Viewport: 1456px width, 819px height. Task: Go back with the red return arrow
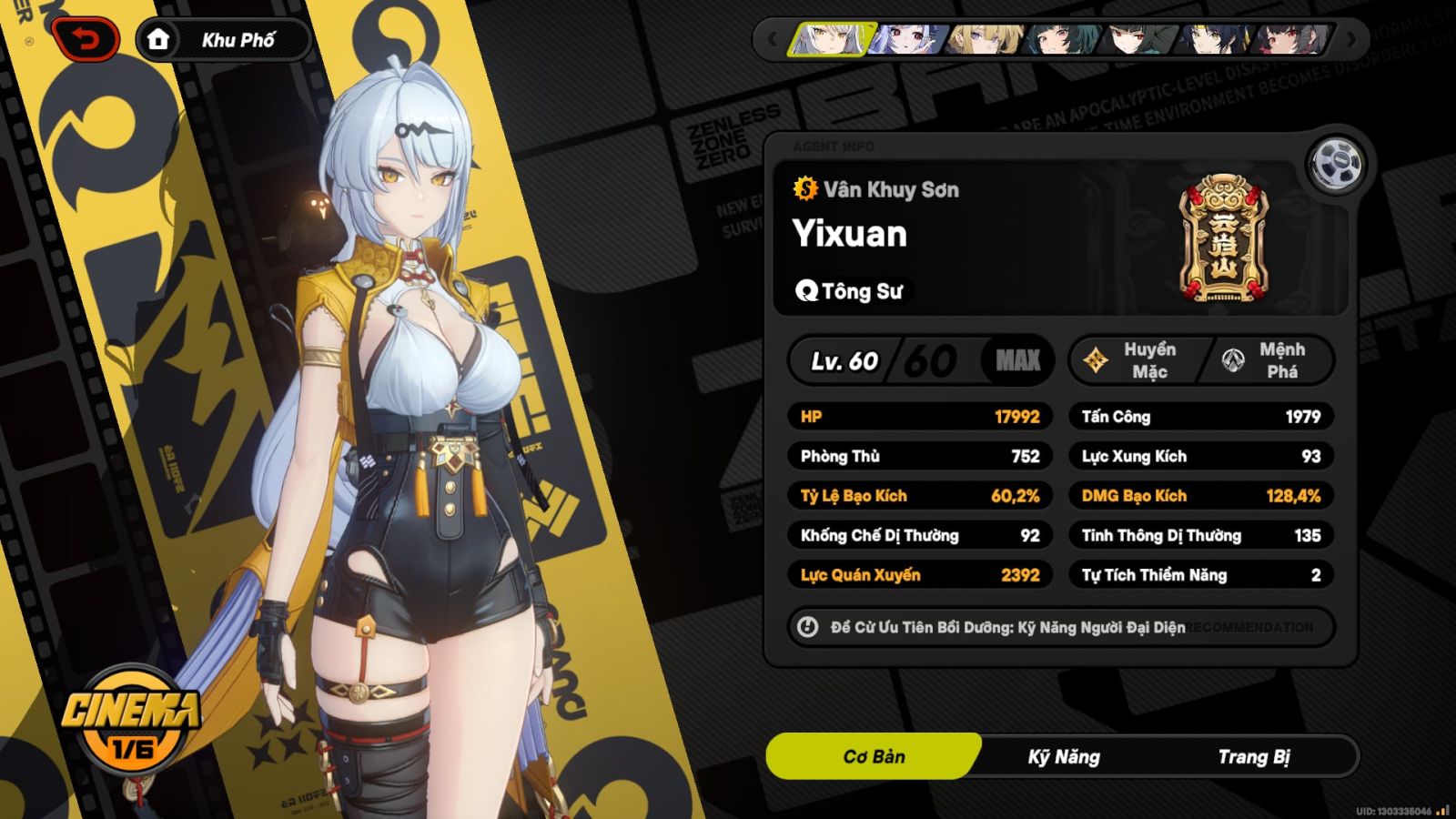tap(86, 40)
